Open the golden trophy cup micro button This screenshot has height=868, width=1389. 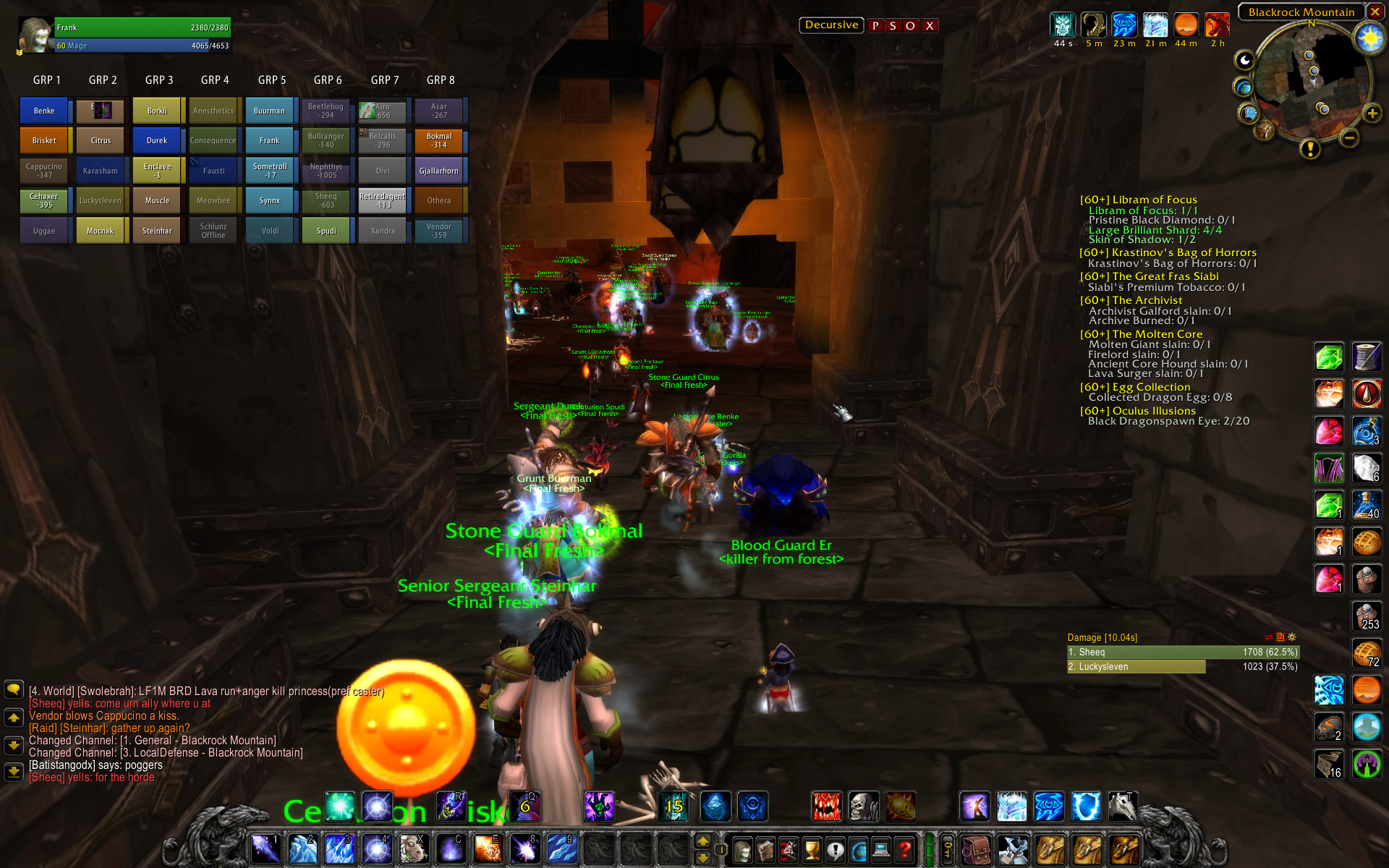(812, 850)
